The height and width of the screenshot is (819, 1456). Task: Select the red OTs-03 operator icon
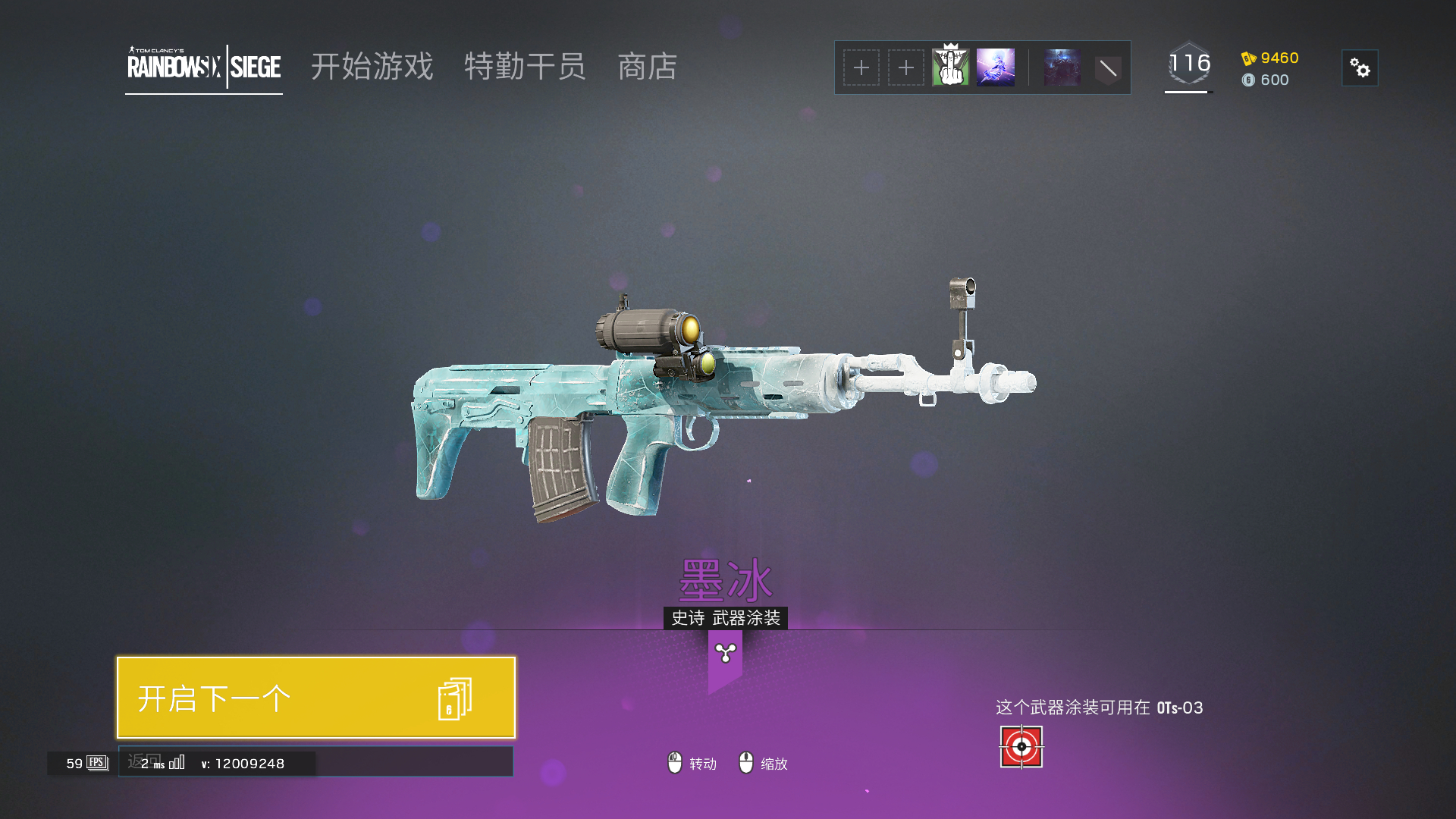tap(1021, 747)
